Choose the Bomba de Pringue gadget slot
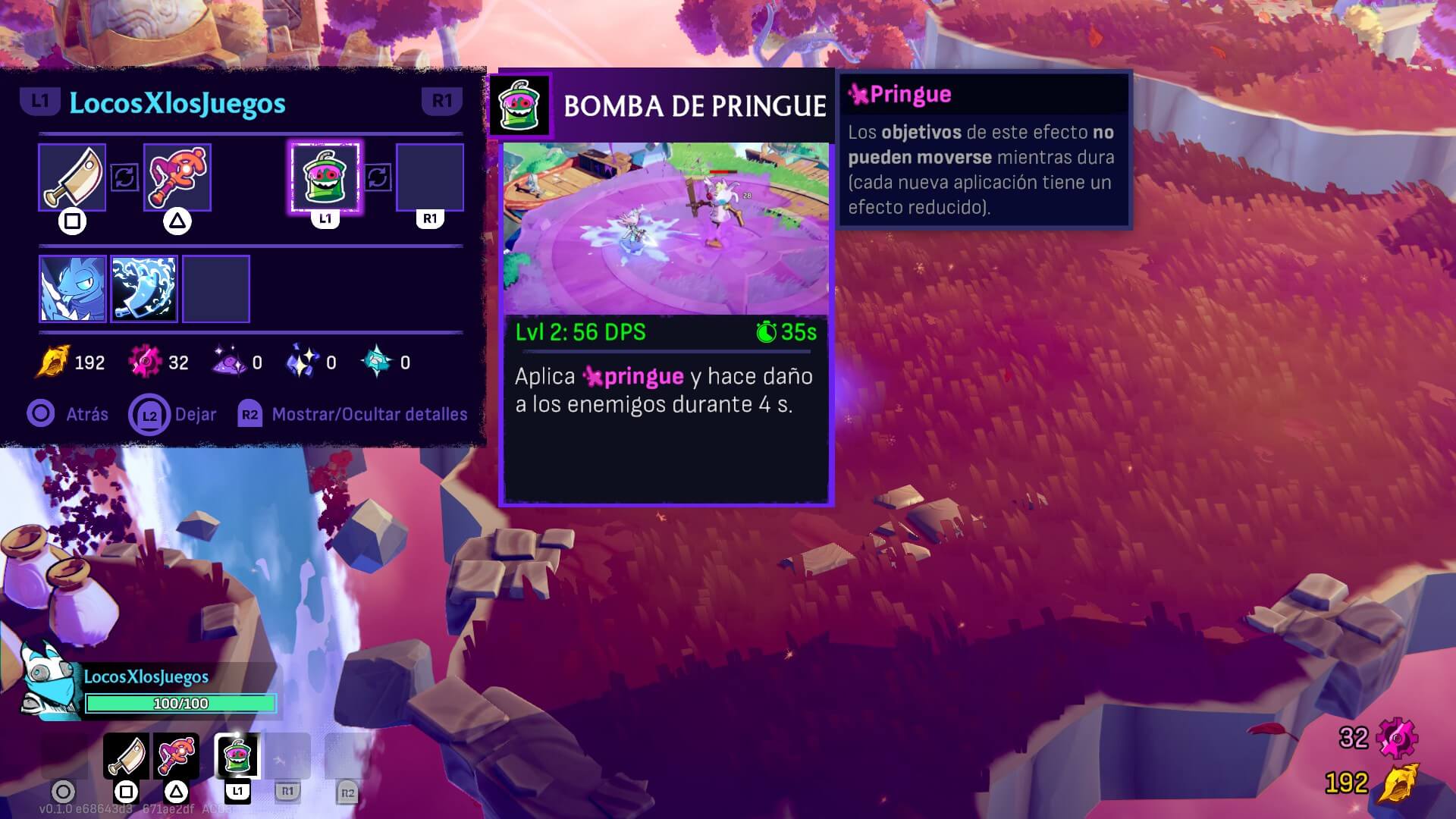1456x819 pixels. click(x=325, y=177)
